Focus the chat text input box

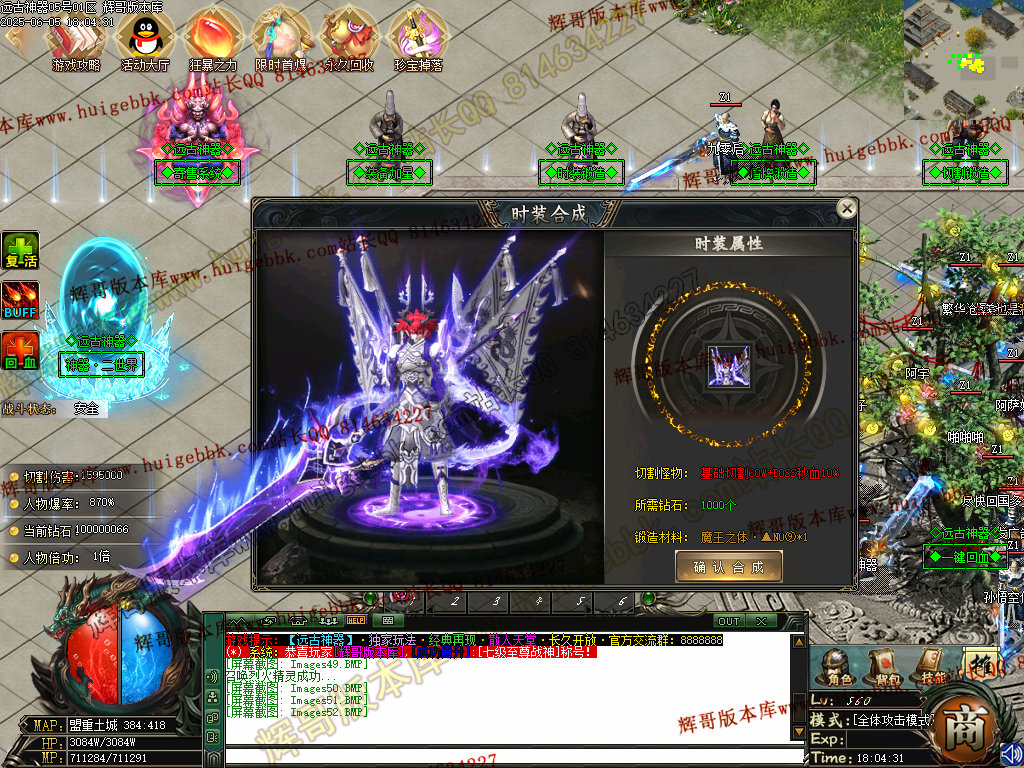point(510,755)
